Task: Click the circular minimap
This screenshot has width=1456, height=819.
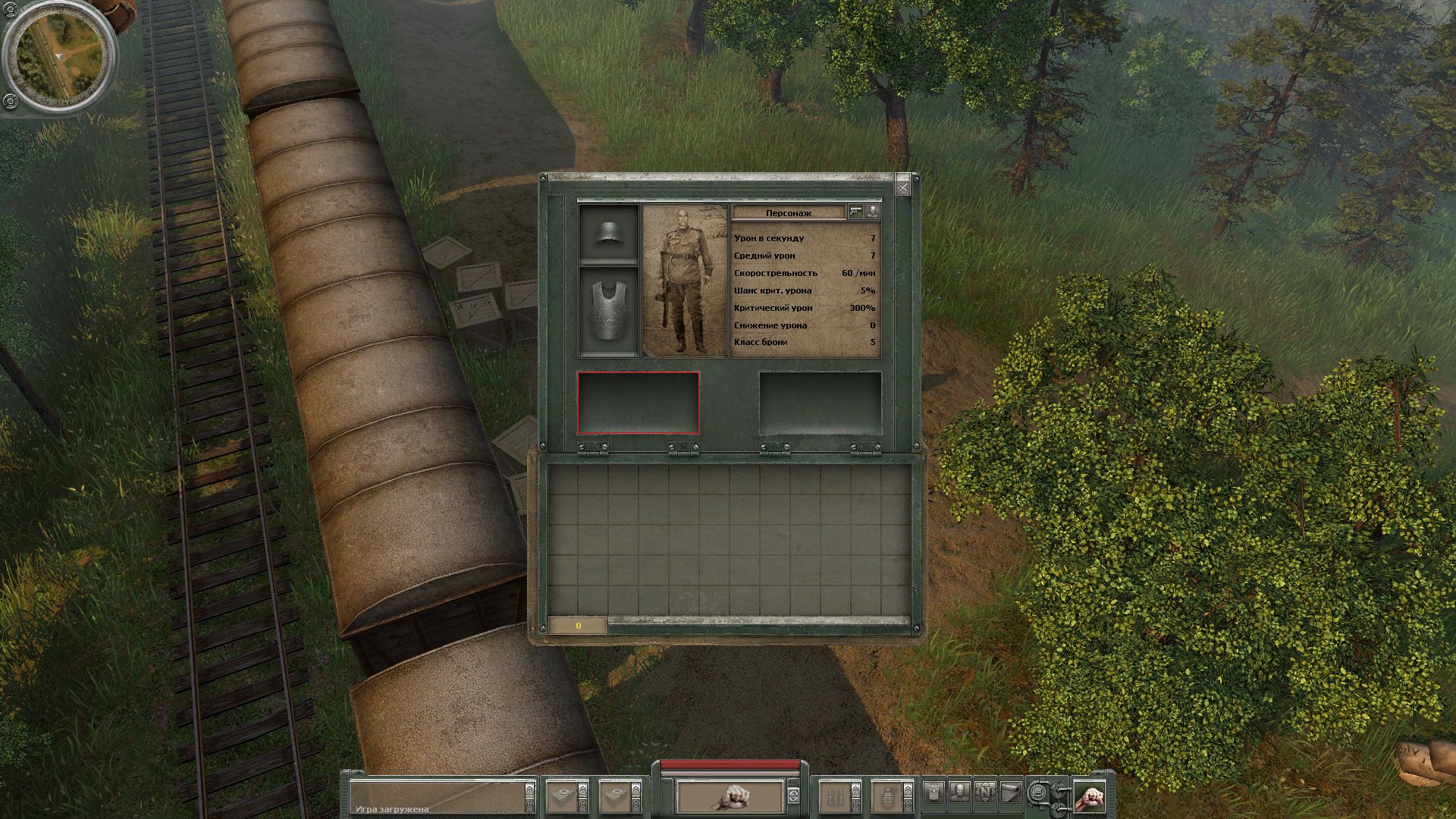Action: 58,57
